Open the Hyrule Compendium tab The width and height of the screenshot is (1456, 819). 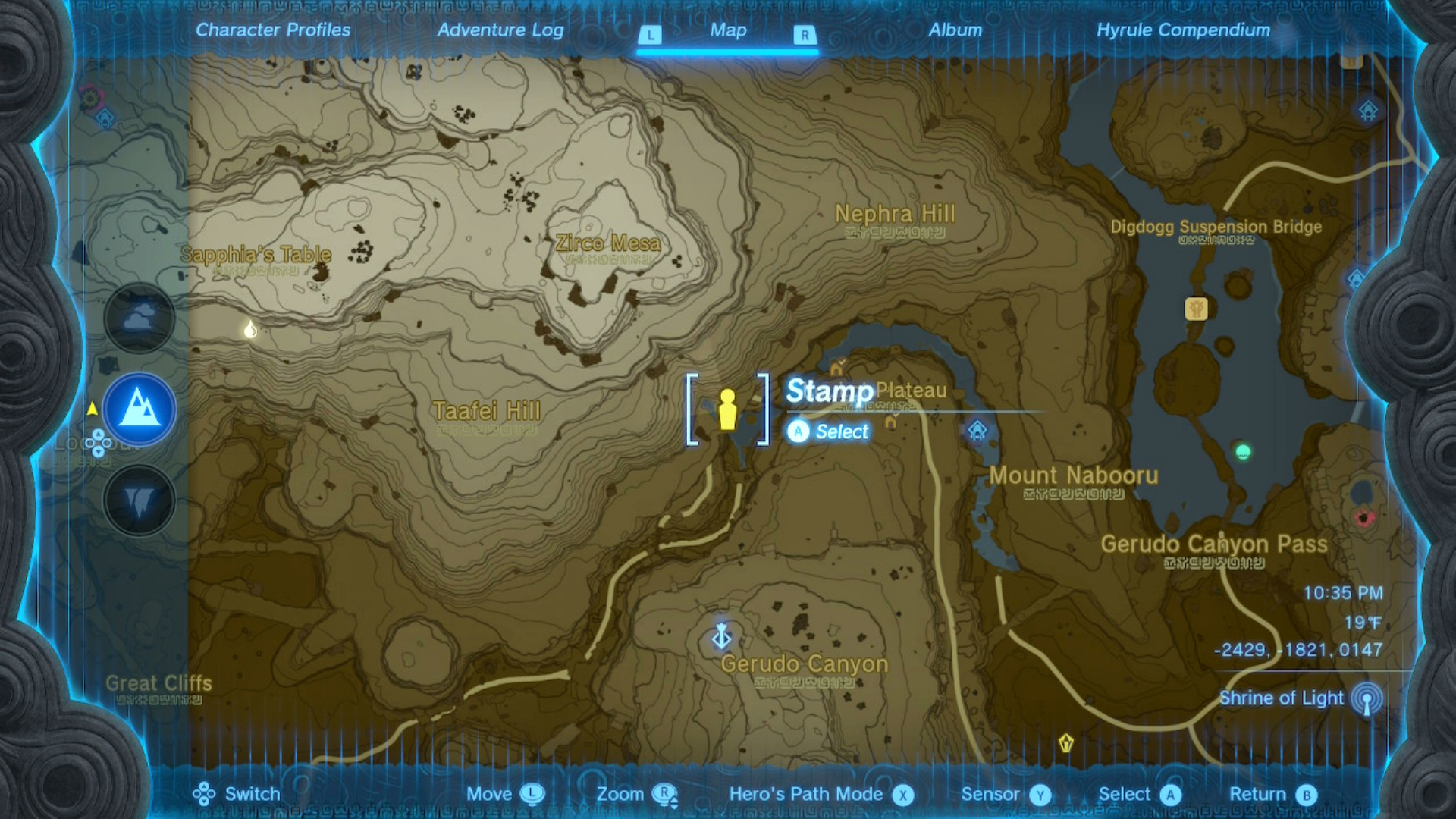pyautogui.click(x=1183, y=30)
